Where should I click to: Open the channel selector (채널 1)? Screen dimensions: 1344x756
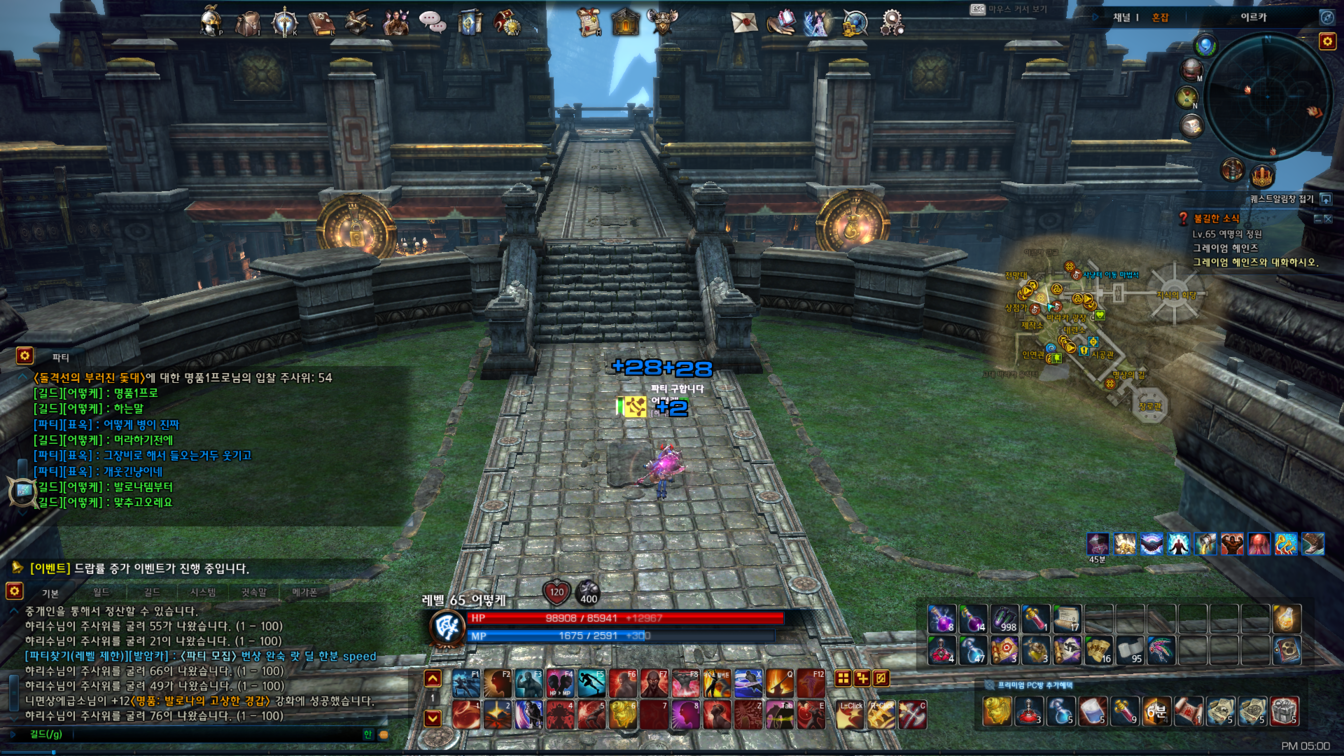1125,18
